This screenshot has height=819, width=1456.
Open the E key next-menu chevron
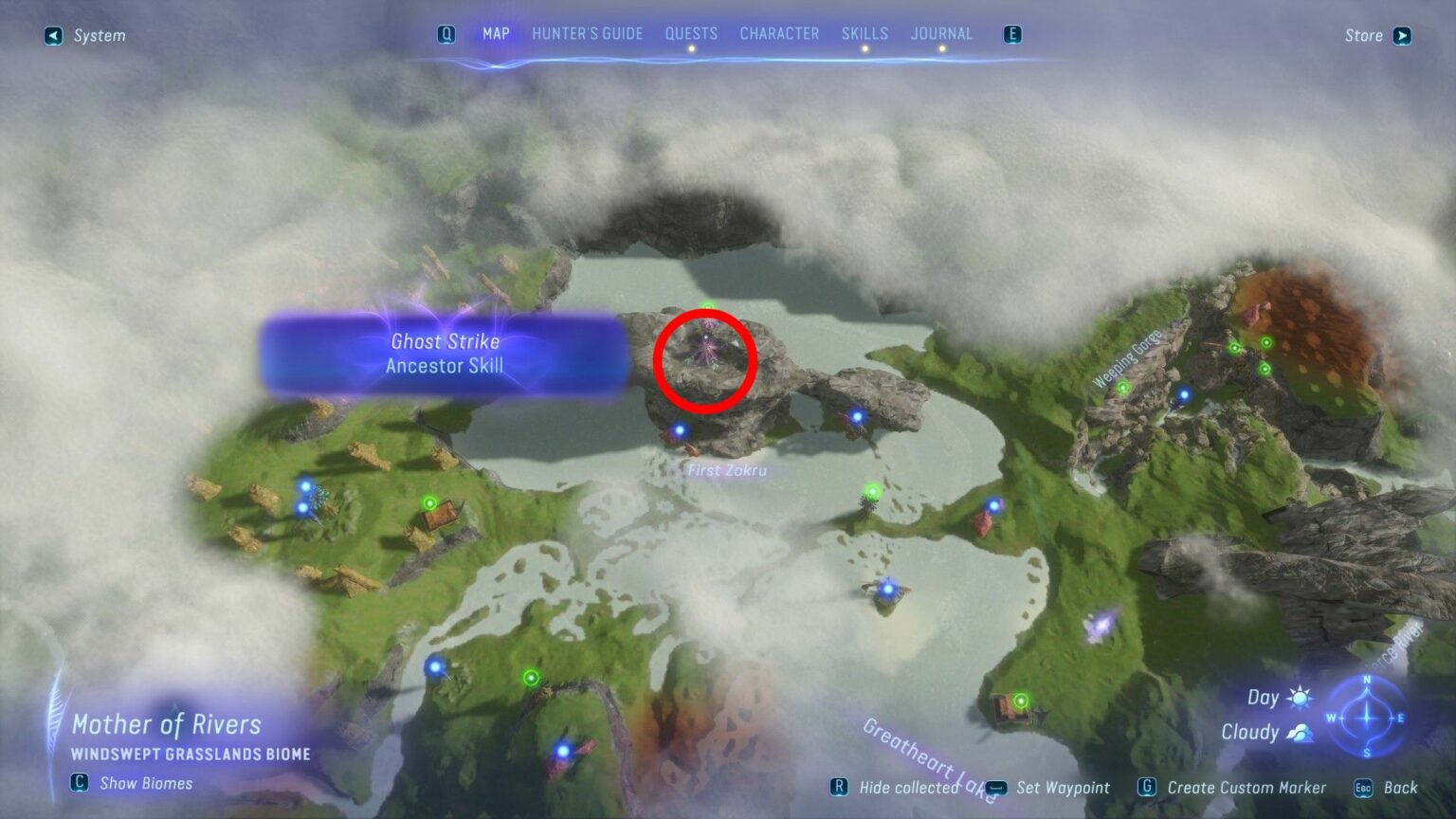(1012, 33)
